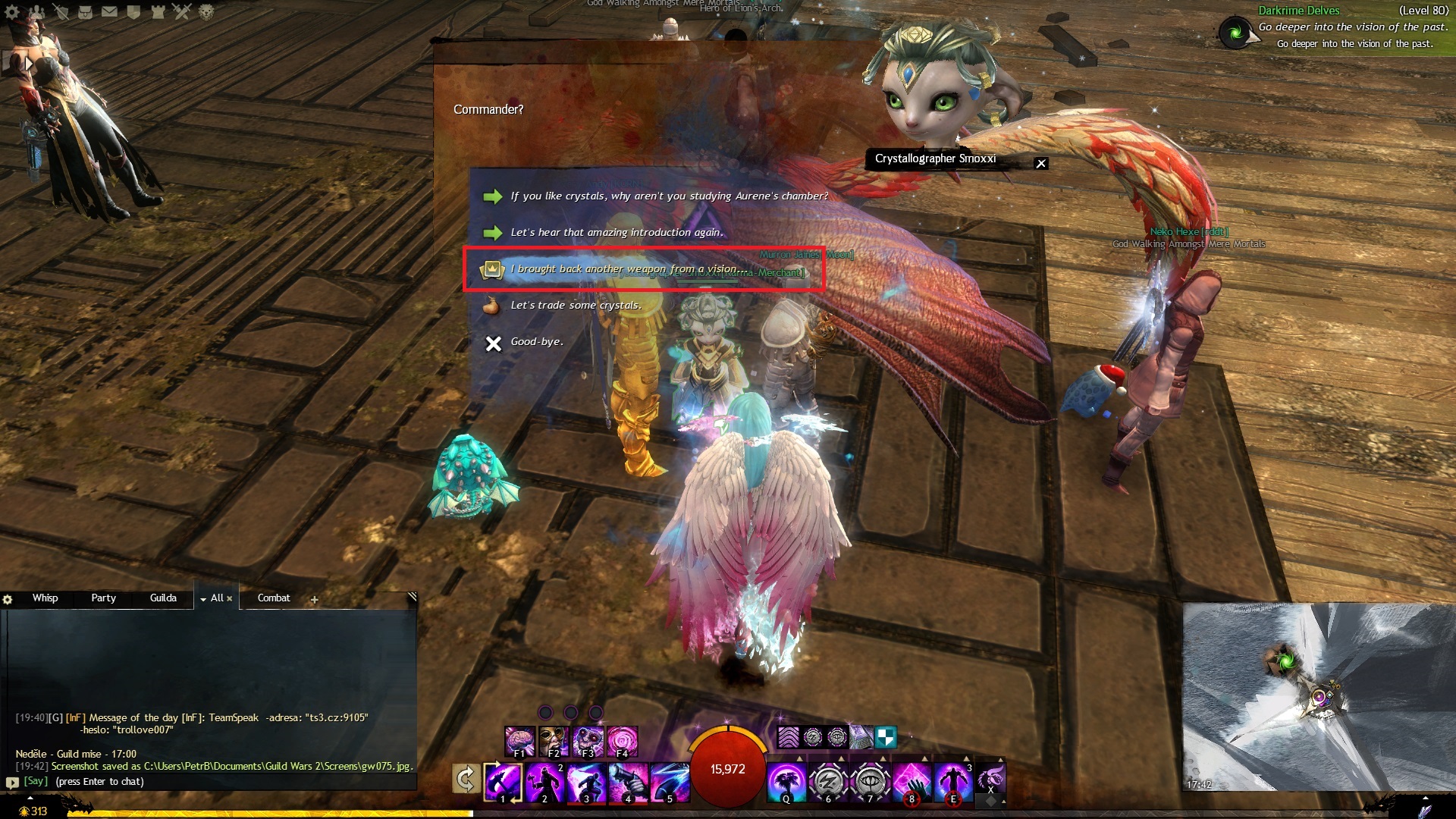
Task: Close the Crystallographer Smoxxi dialogue window
Action: point(1041,164)
